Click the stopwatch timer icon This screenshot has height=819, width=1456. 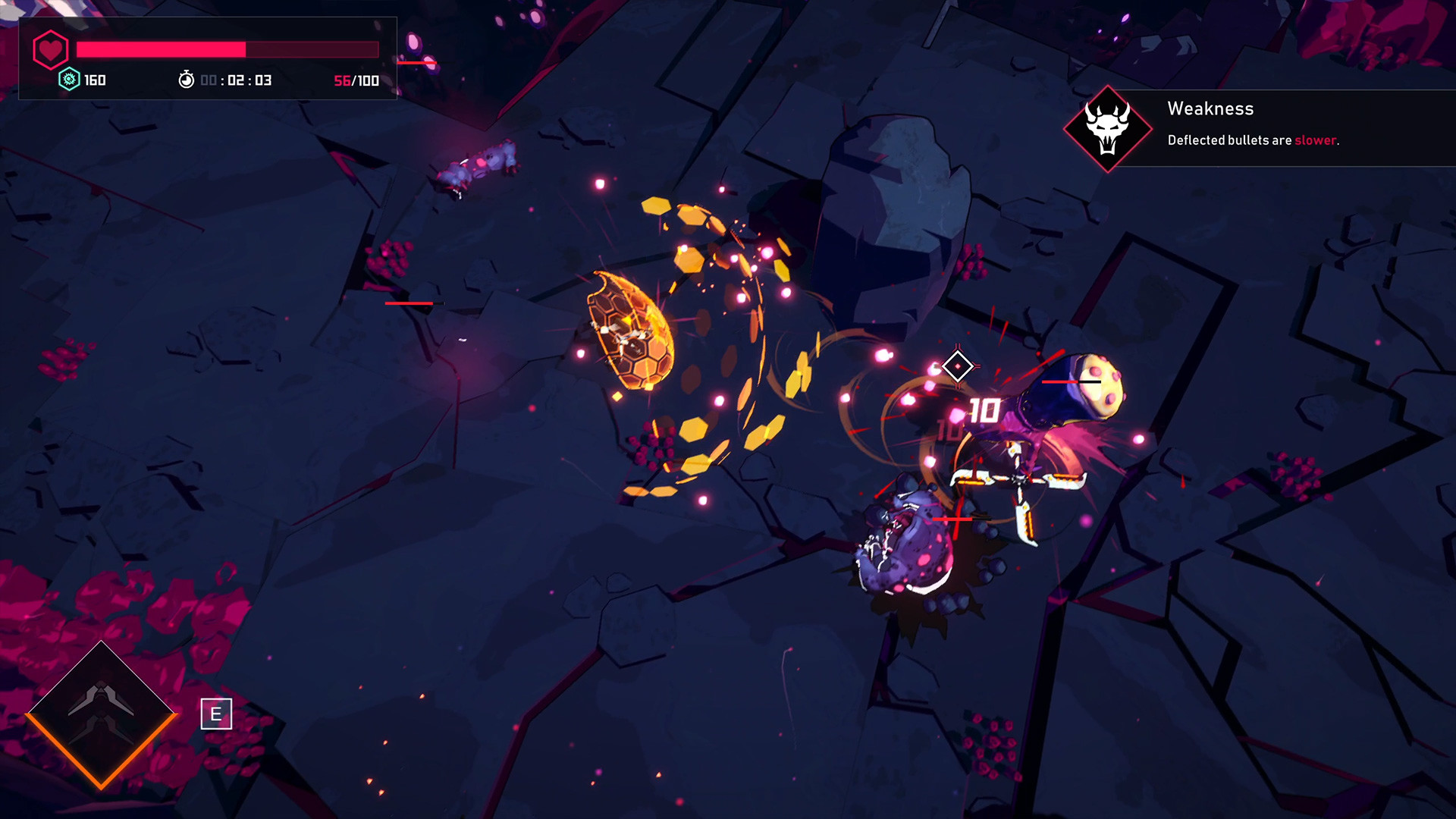[x=185, y=80]
